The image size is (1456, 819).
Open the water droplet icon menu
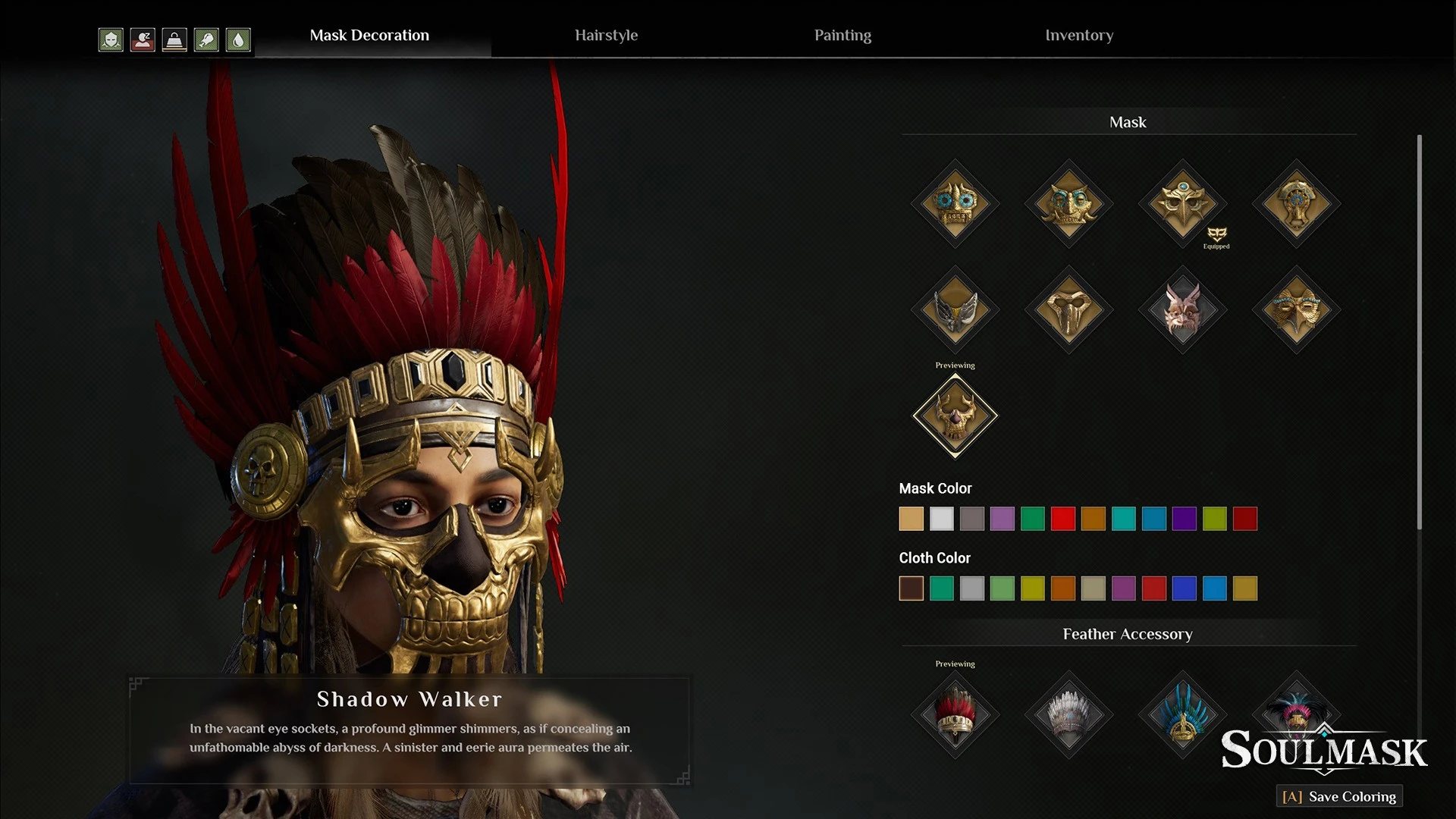coord(238,39)
